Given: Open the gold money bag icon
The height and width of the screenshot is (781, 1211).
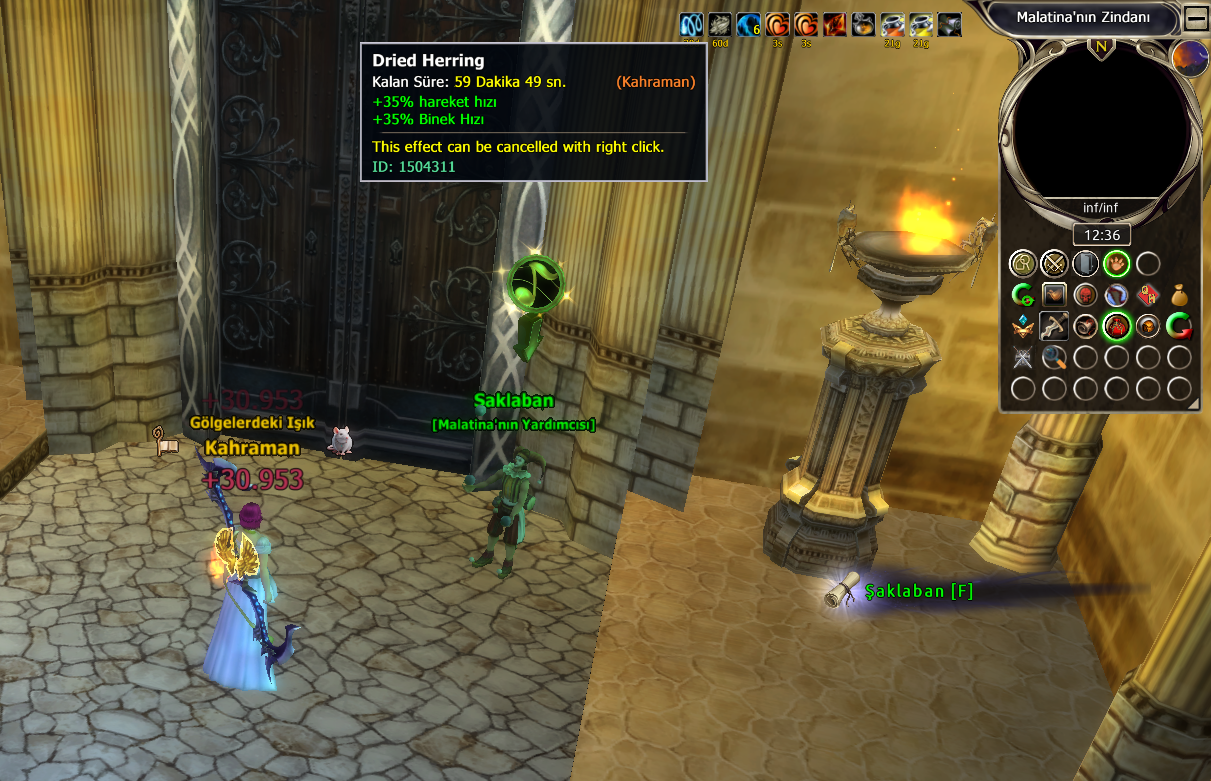Looking at the screenshot, I should (x=1179, y=295).
